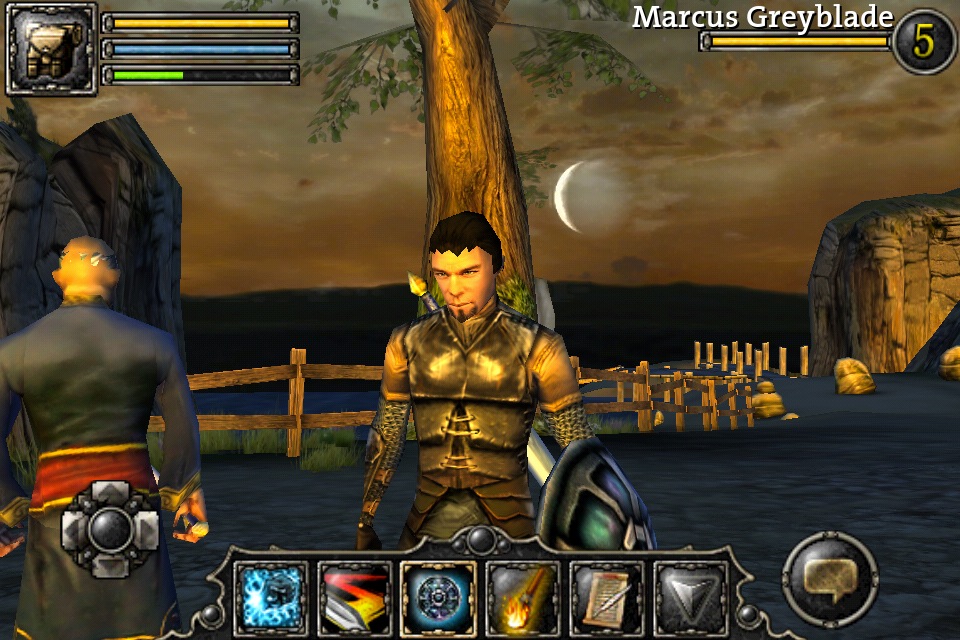
Task: Select the round shield ability slot
Action: click(x=438, y=598)
